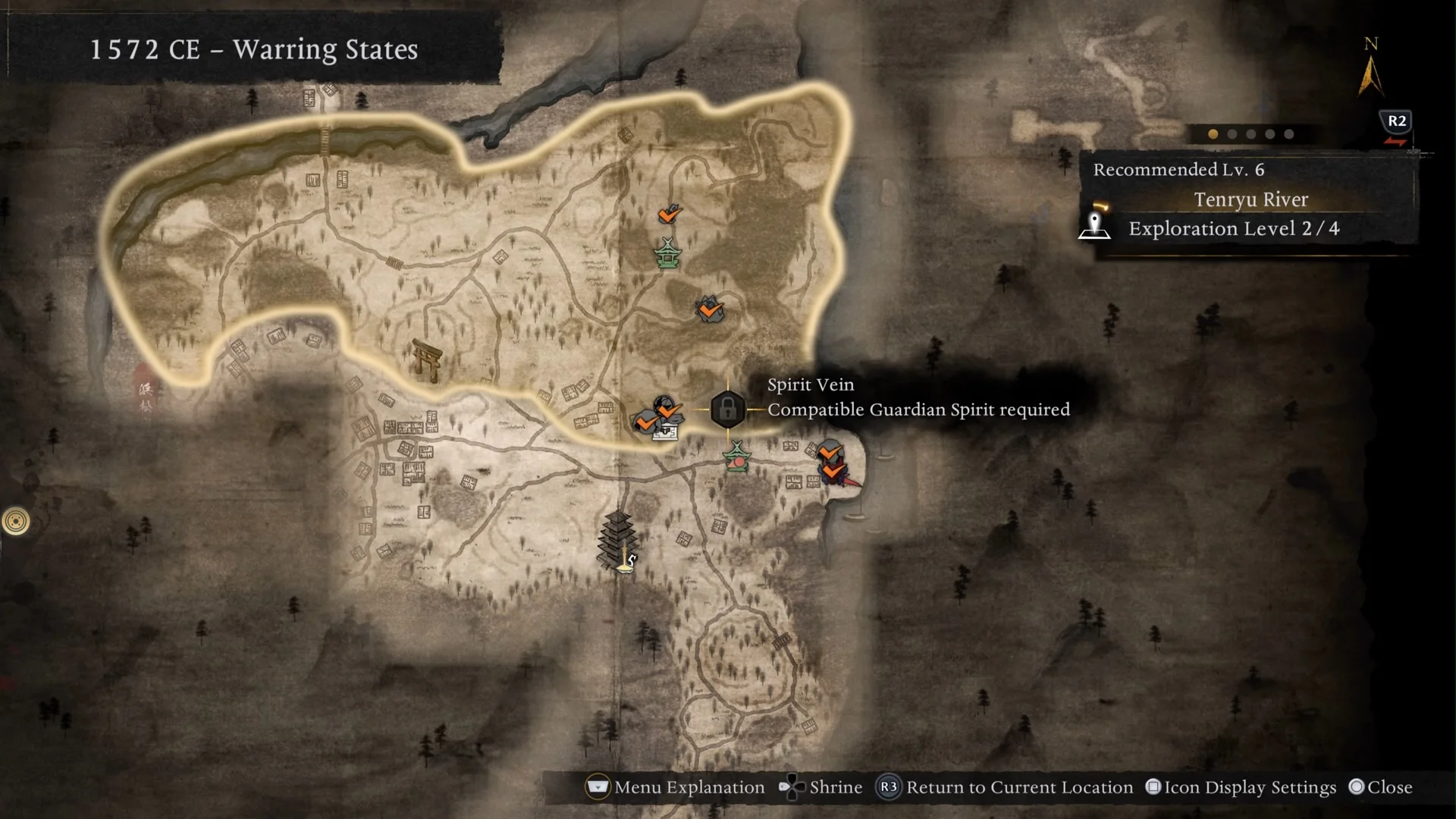The width and height of the screenshot is (1456, 819).
Task: Open Icon Display Settings
Action: (1241, 787)
